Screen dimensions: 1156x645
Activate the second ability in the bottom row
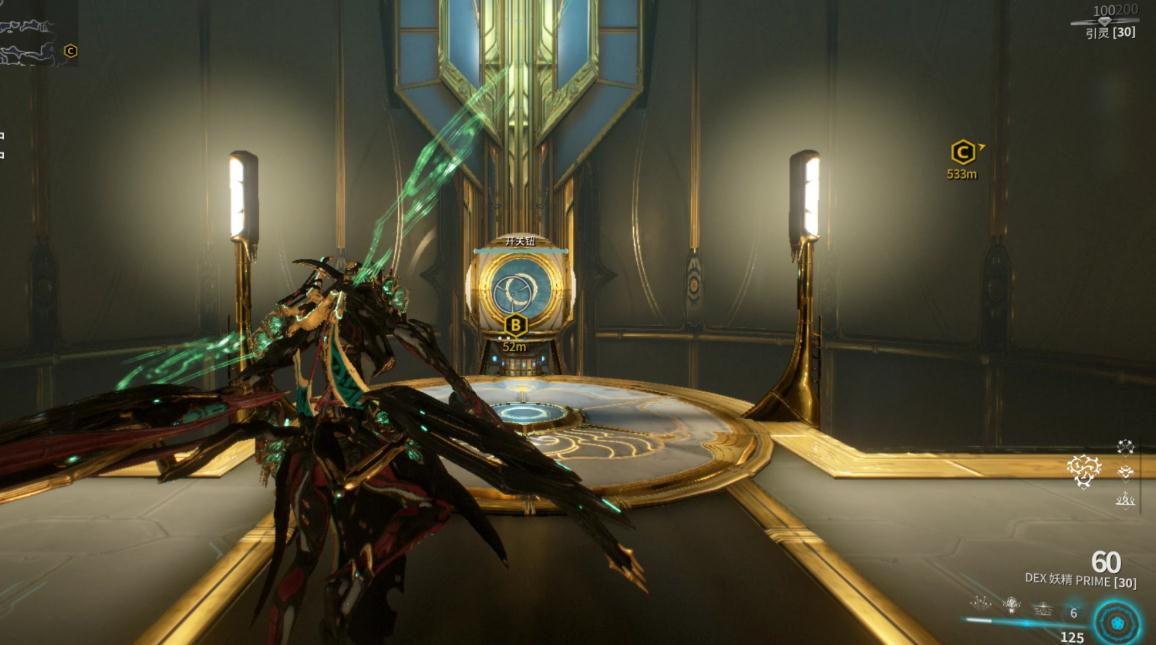[1012, 604]
